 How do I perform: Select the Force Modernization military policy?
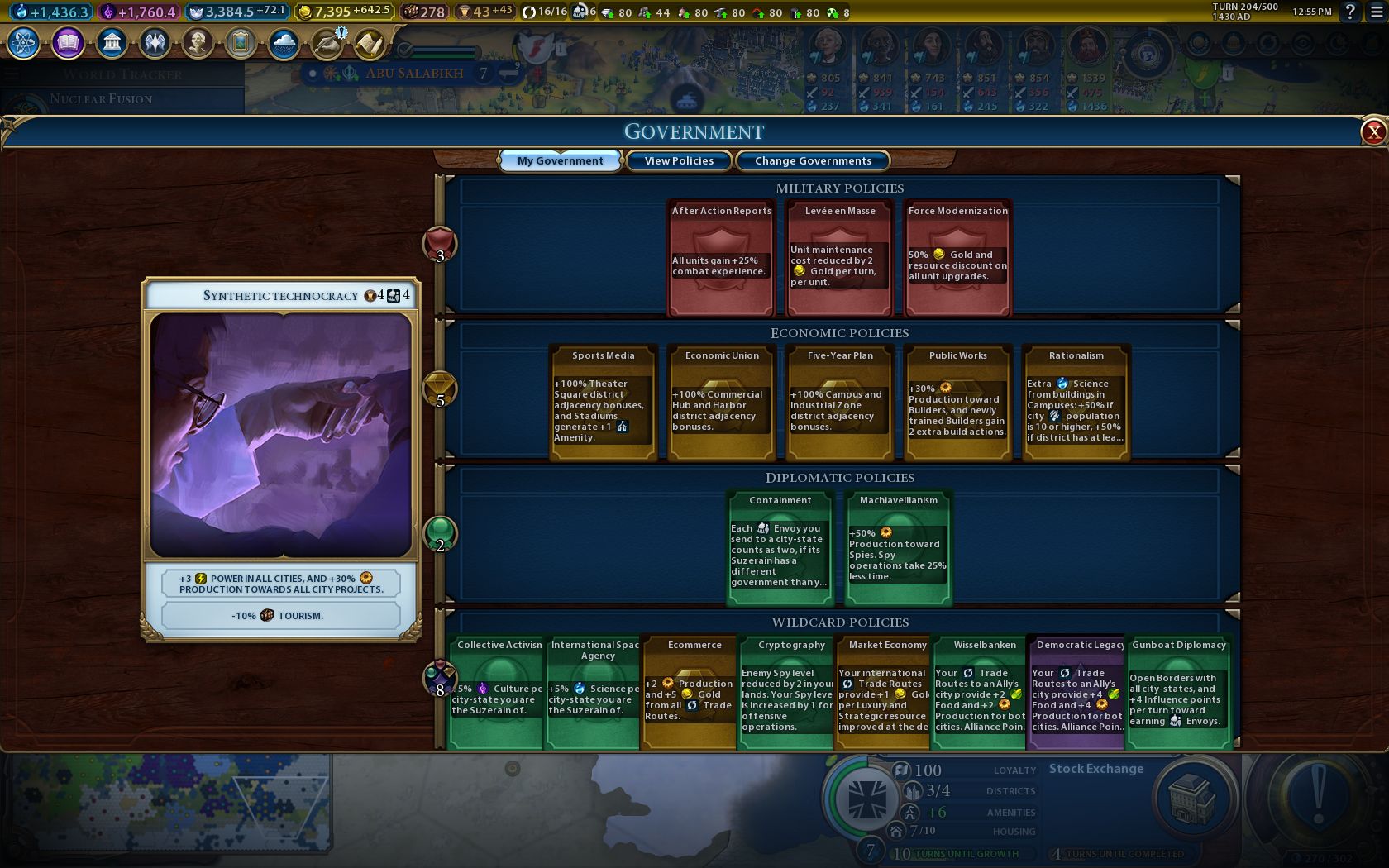[957, 259]
